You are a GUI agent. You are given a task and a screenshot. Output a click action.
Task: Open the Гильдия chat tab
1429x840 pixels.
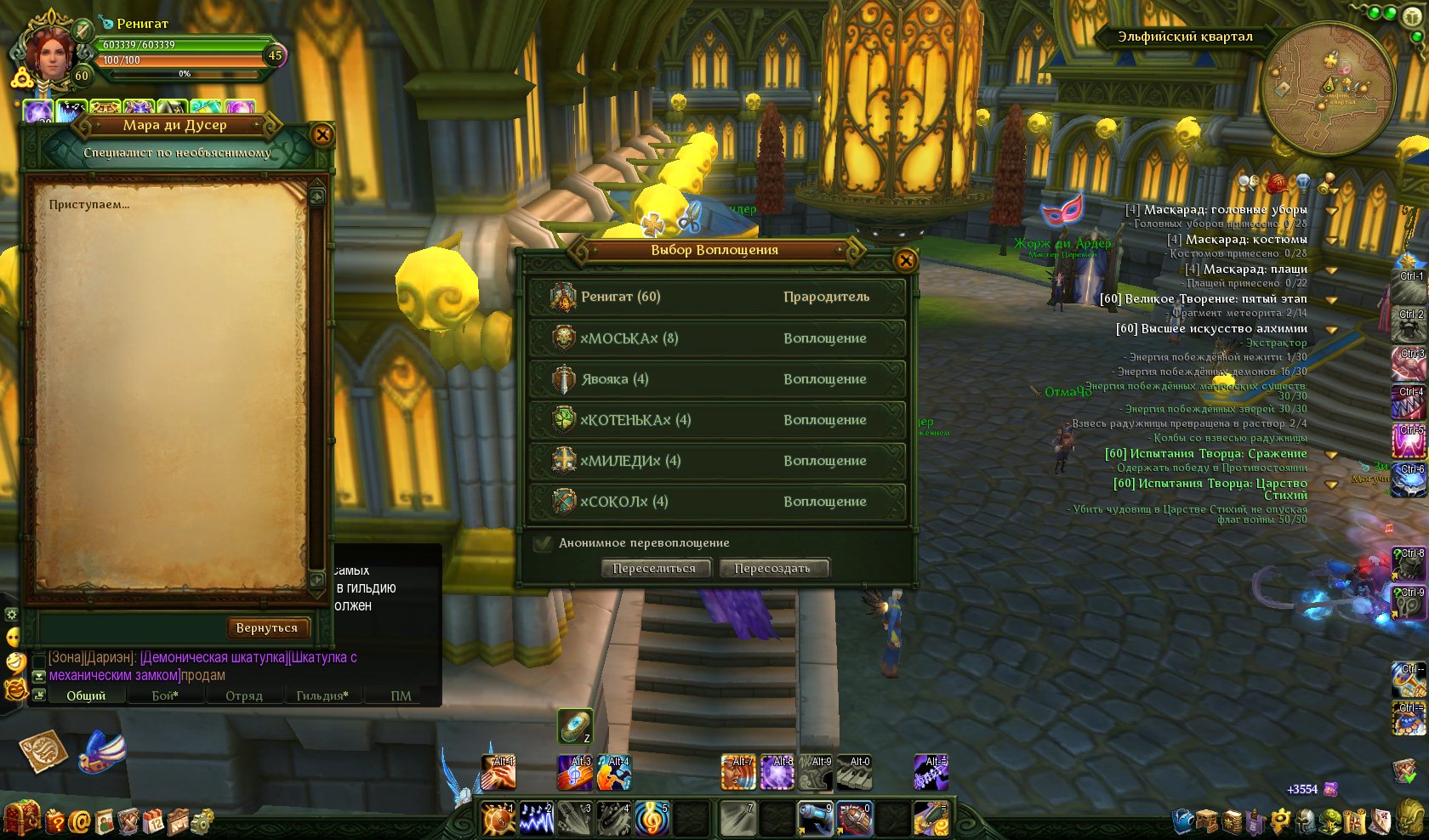tap(322, 695)
